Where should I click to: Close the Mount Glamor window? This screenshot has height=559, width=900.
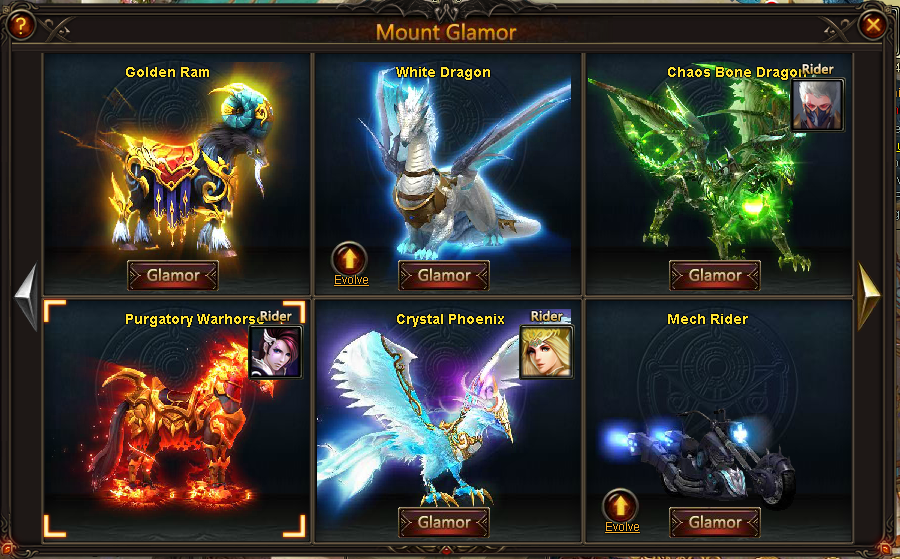(x=873, y=25)
